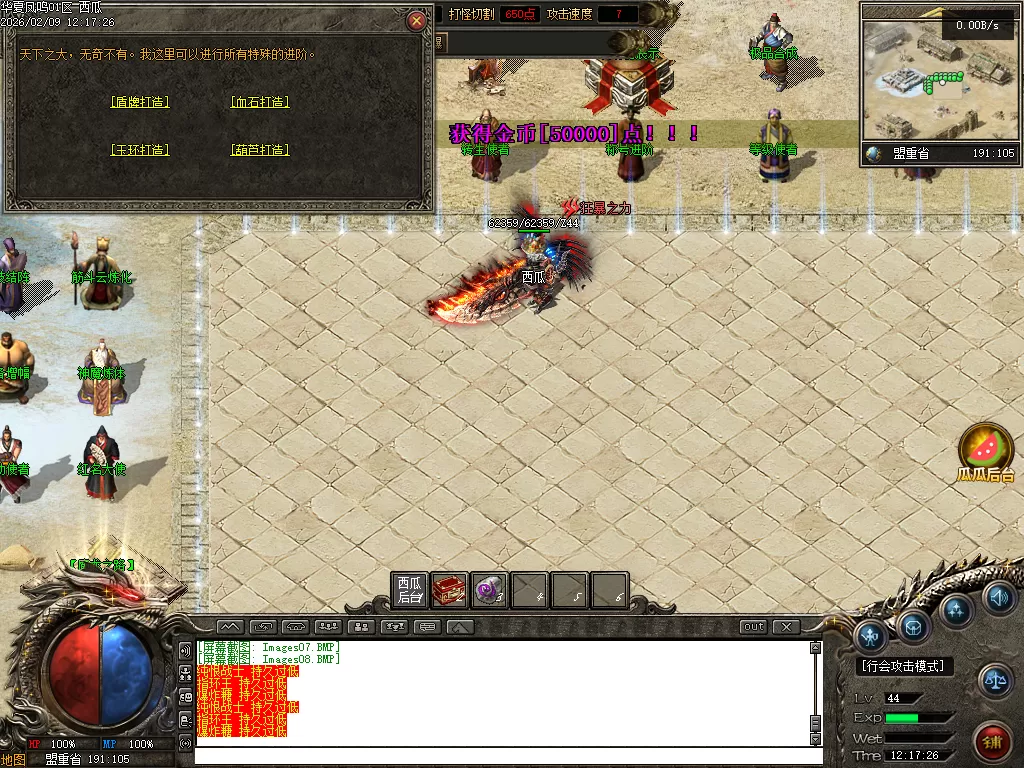
Task: Open the bag with the chest button
Action: pos(914,626)
